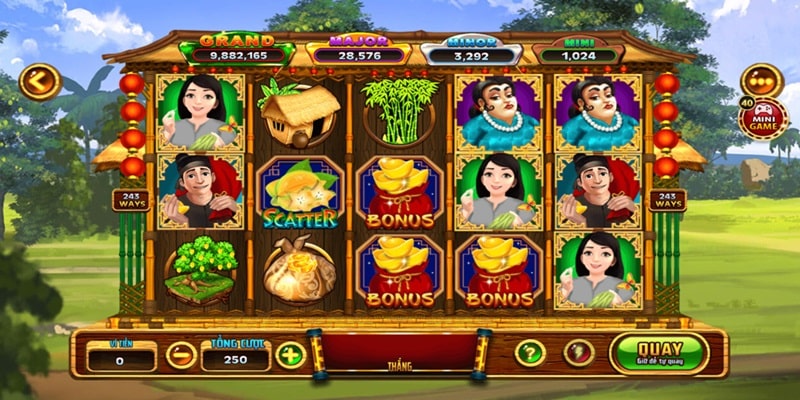Open the question mark help button
The height and width of the screenshot is (400, 800).
click(529, 352)
